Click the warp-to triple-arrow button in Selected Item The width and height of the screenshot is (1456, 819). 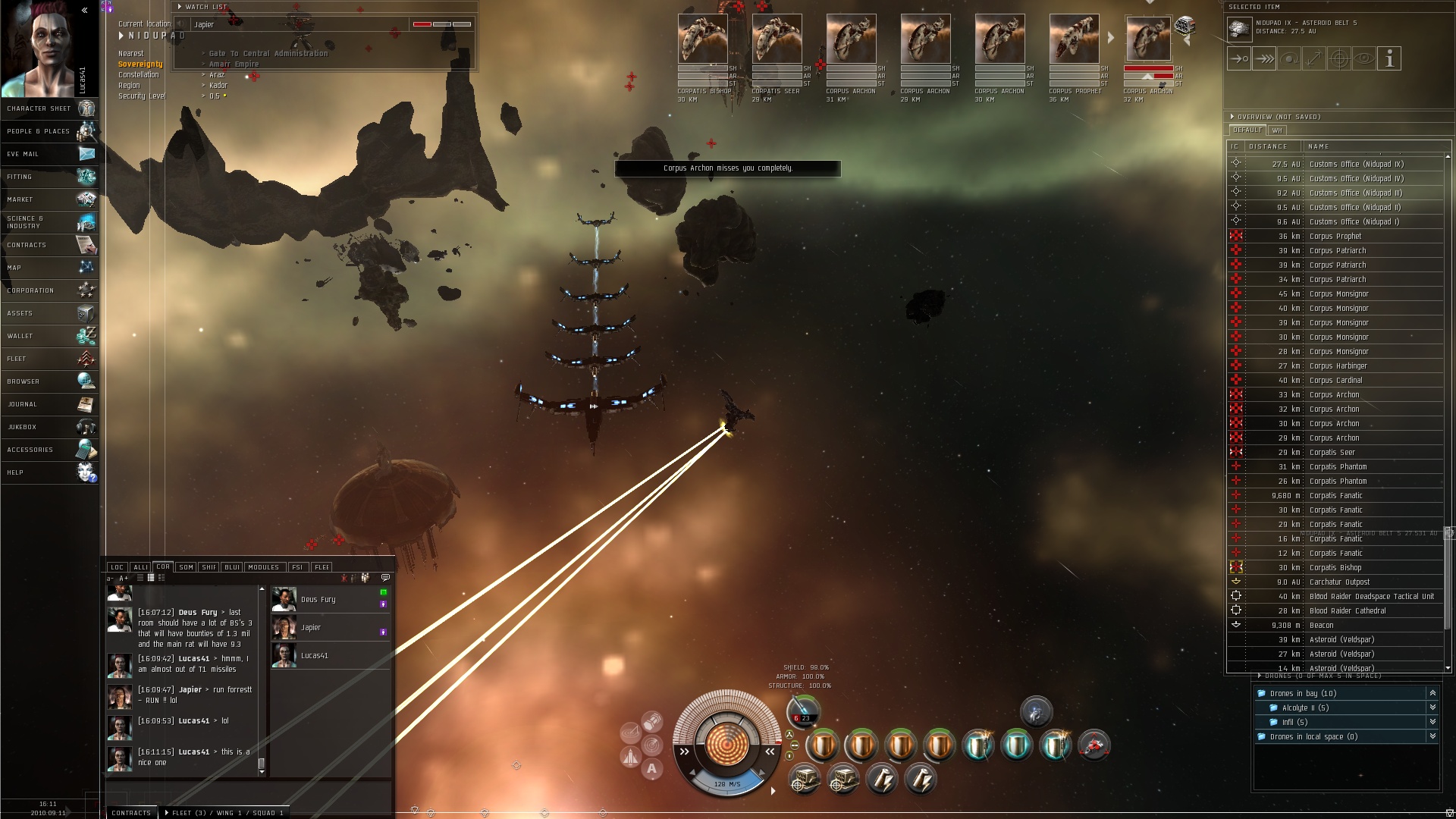coord(1263,58)
